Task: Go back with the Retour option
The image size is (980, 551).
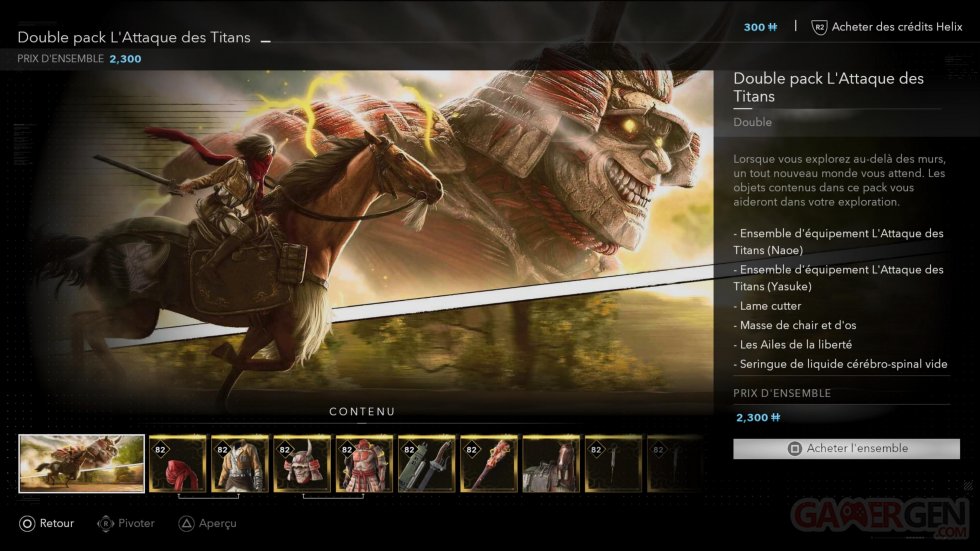Action: coord(46,523)
